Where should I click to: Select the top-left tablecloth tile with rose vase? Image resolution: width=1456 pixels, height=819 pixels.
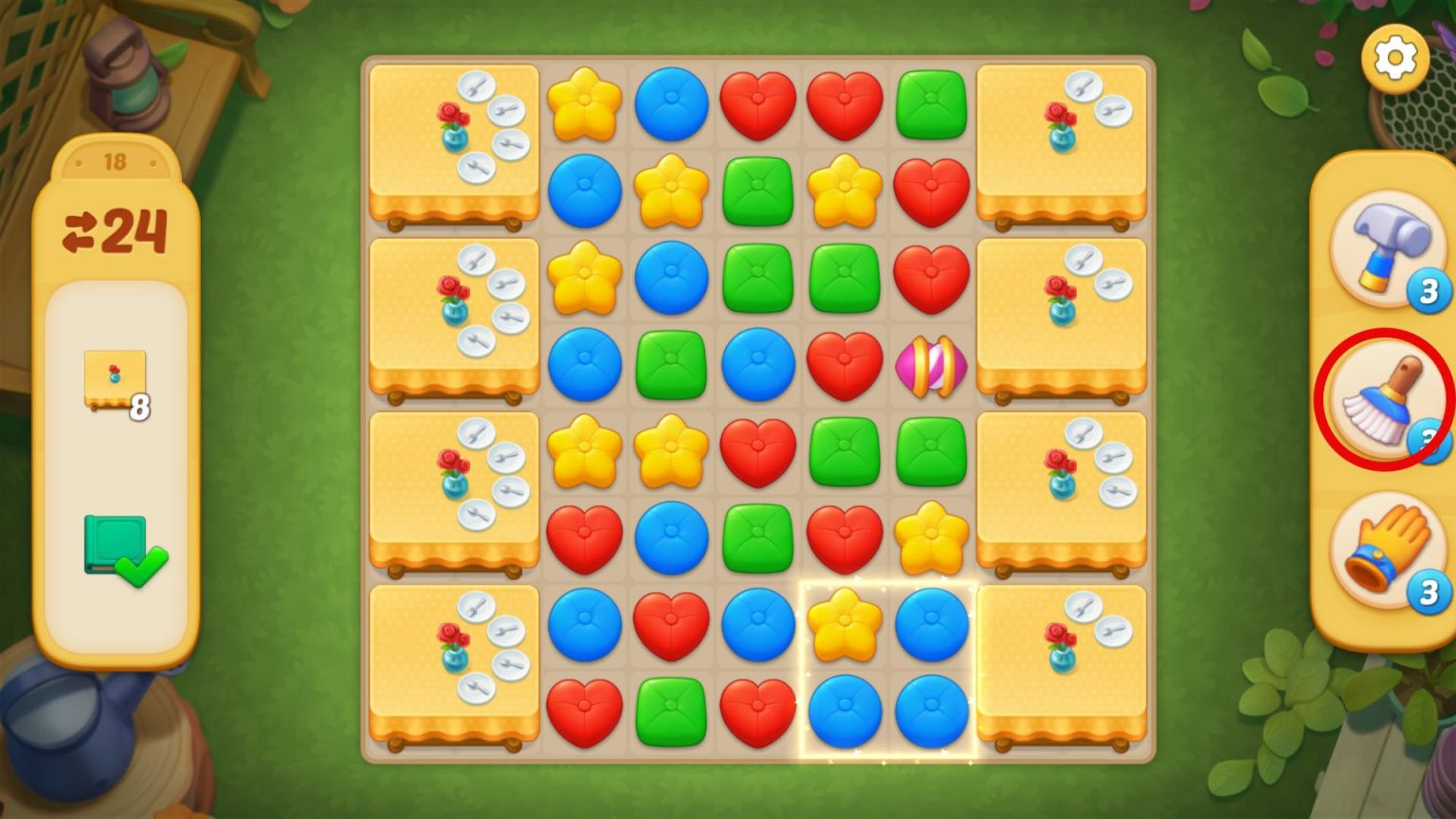[x=453, y=142]
